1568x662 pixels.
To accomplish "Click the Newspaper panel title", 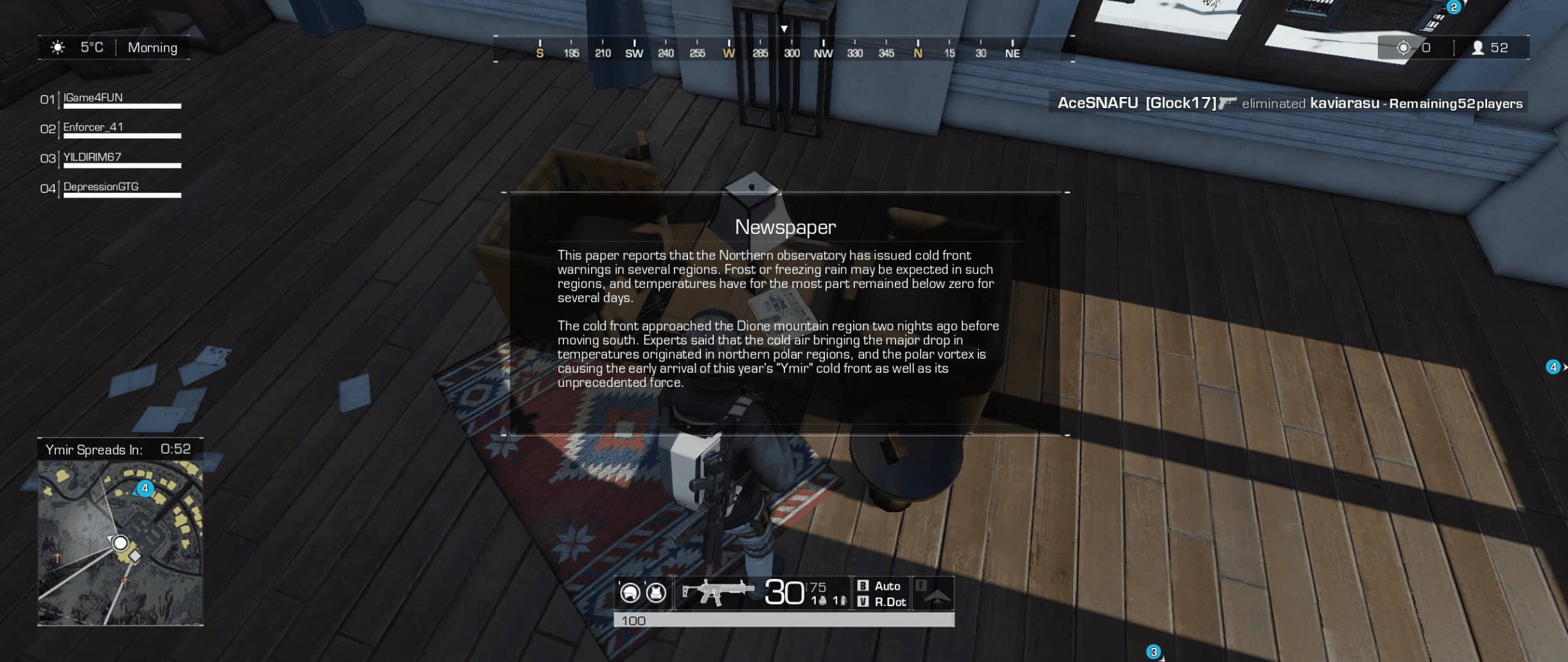I will [x=785, y=227].
